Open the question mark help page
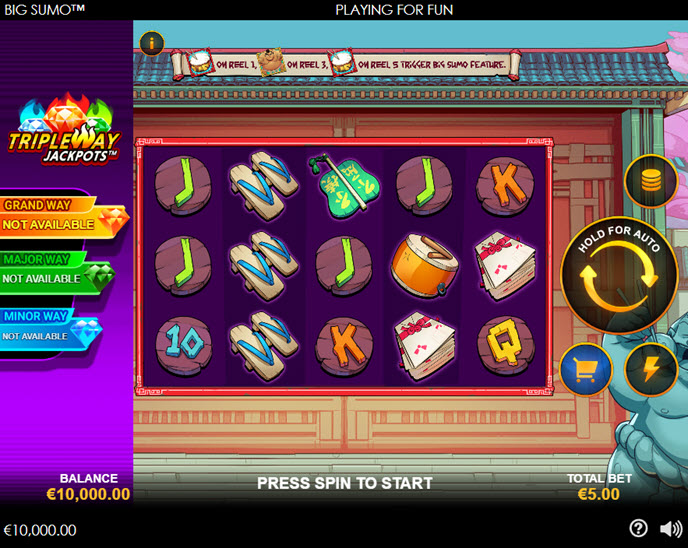 pyautogui.click(x=638, y=529)
